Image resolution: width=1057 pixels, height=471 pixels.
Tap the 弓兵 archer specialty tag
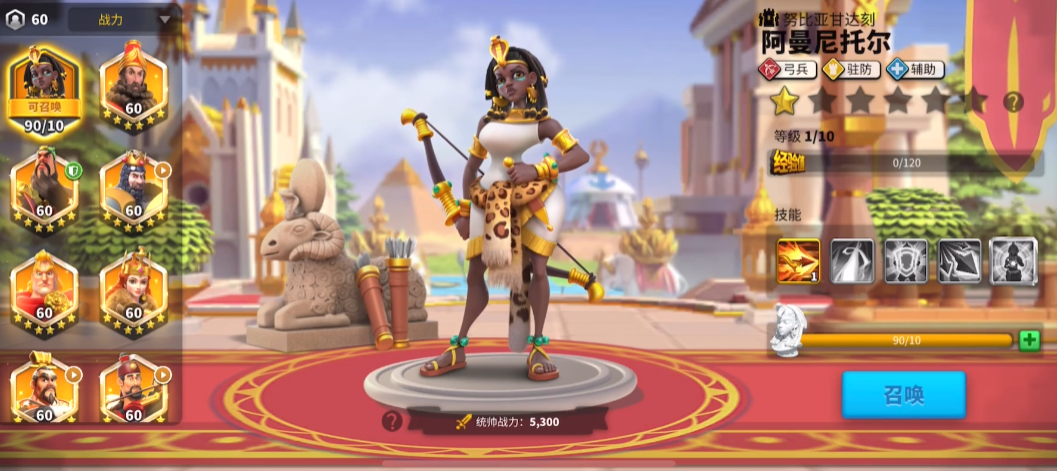click(x=788, y=69)
